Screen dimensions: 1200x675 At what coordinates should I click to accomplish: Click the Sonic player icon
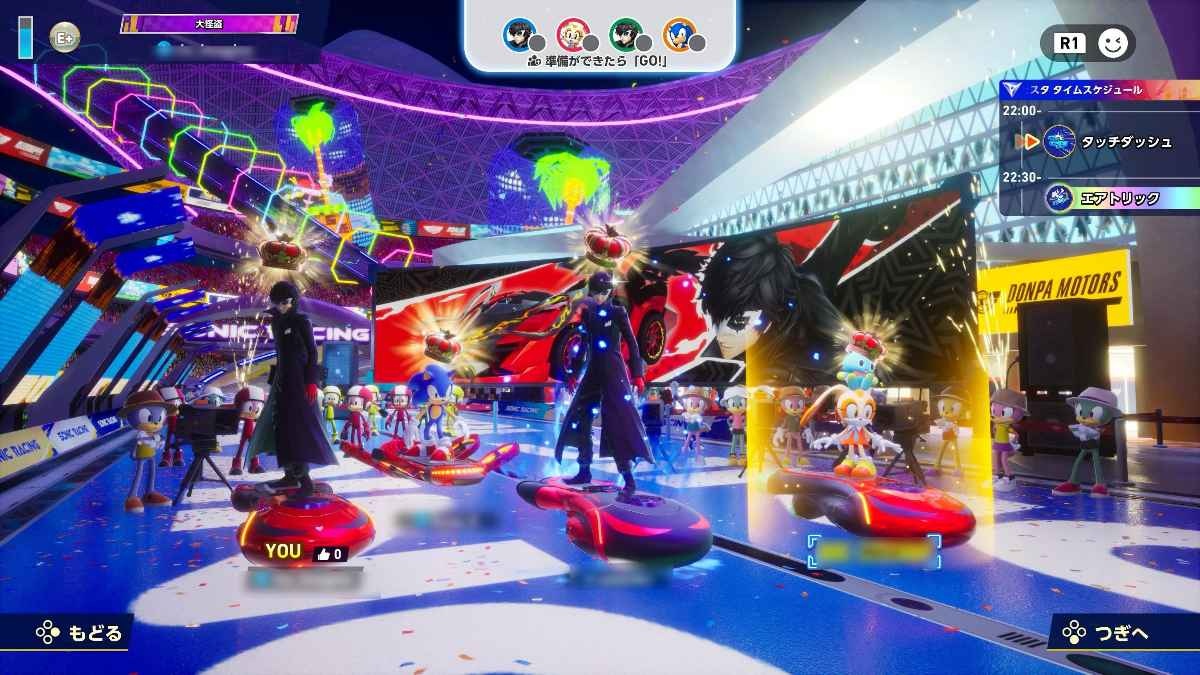coord(679,35)
